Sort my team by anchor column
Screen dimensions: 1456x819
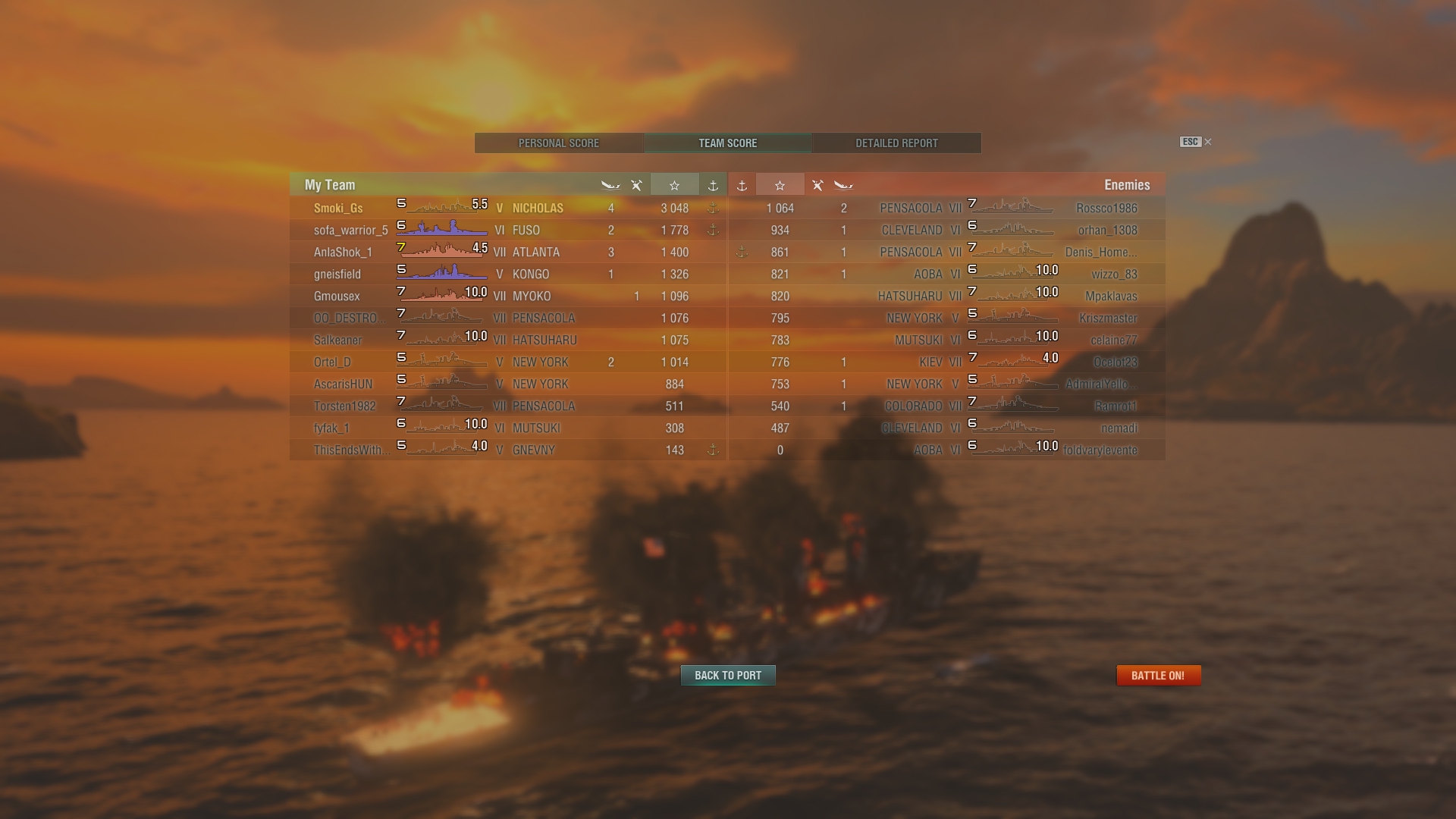point(713,185)
